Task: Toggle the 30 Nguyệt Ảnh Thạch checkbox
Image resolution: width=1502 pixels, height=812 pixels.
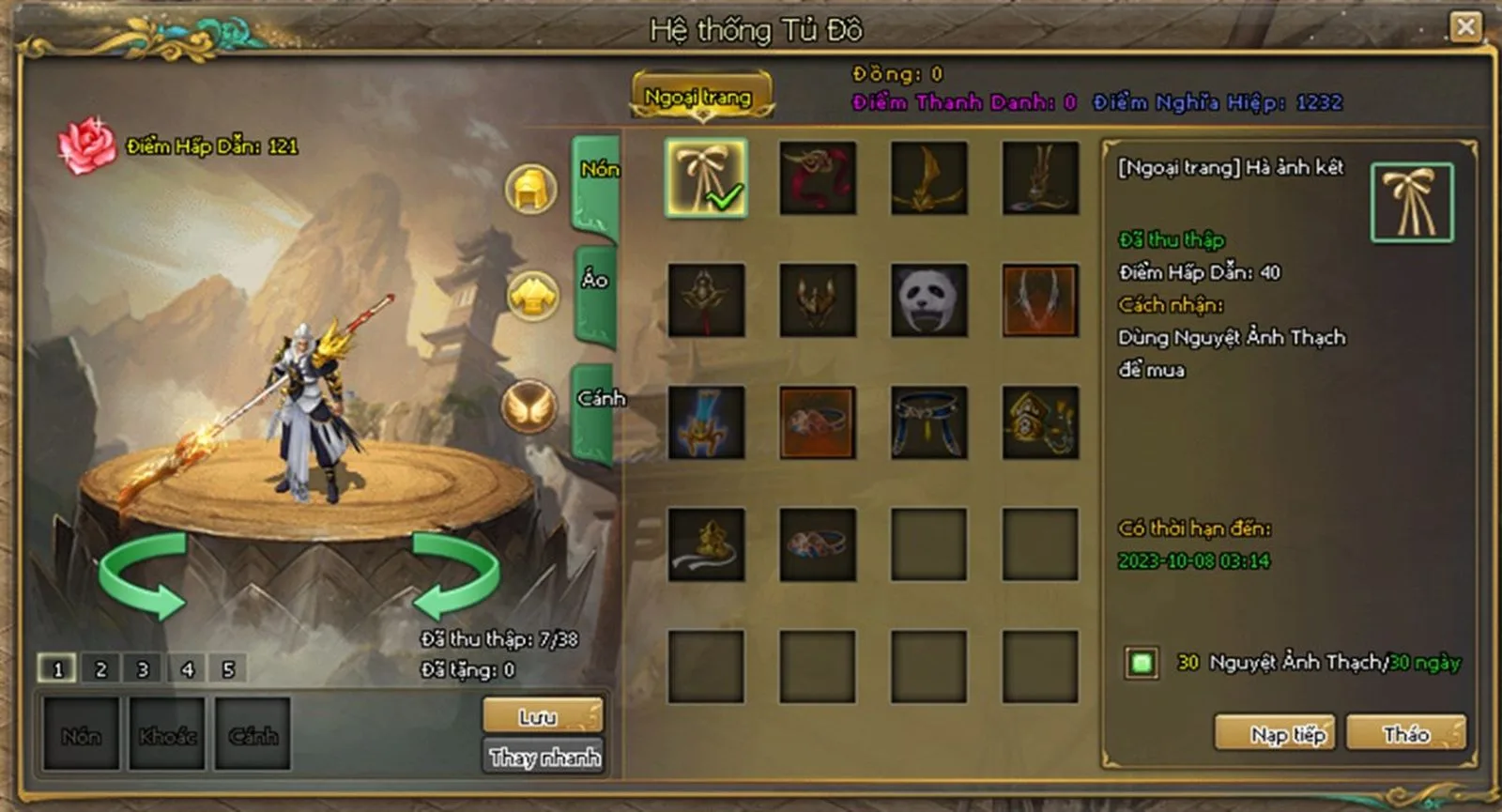Action: point(1142,663)
